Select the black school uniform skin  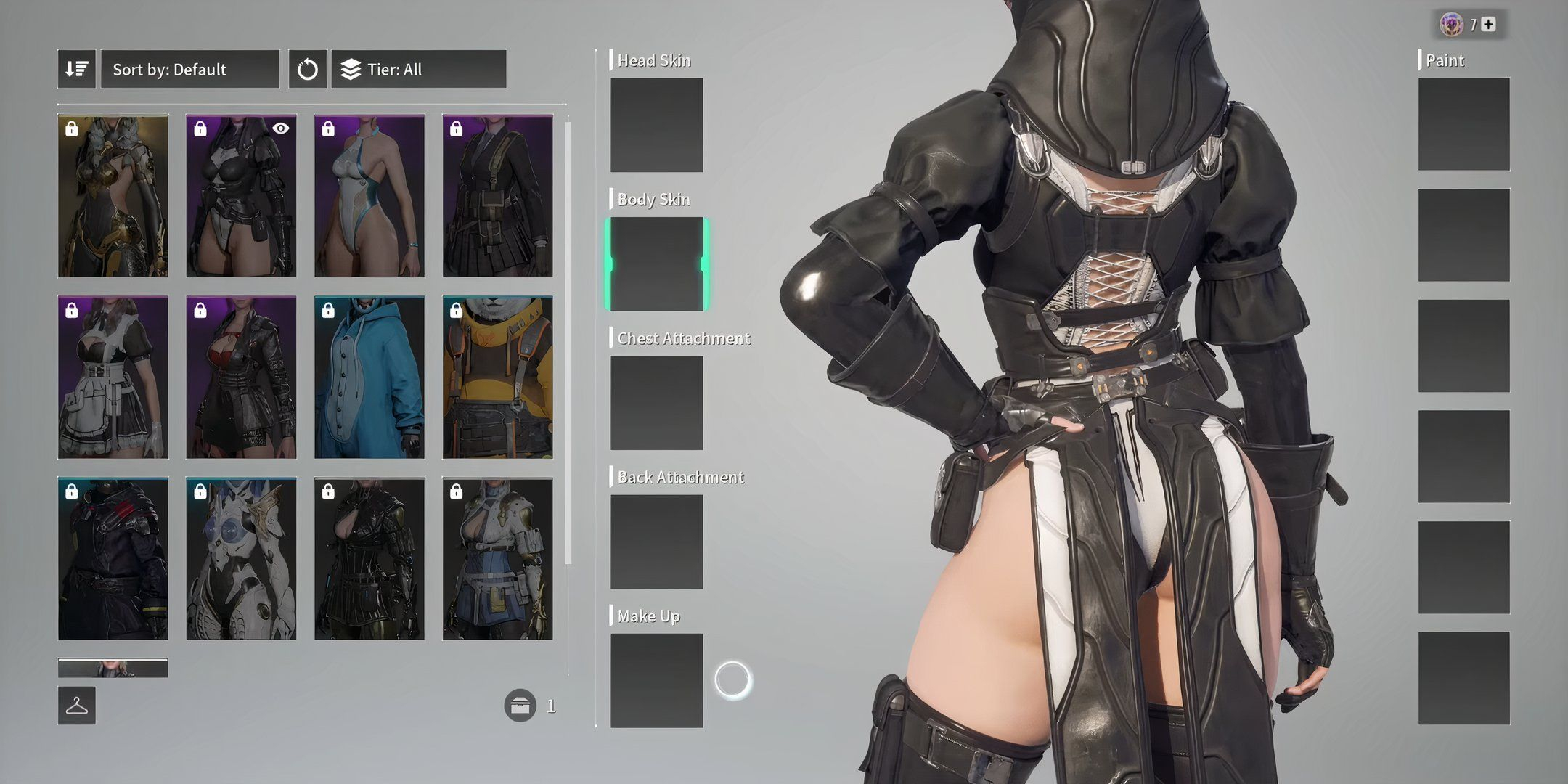click(497, 196)
